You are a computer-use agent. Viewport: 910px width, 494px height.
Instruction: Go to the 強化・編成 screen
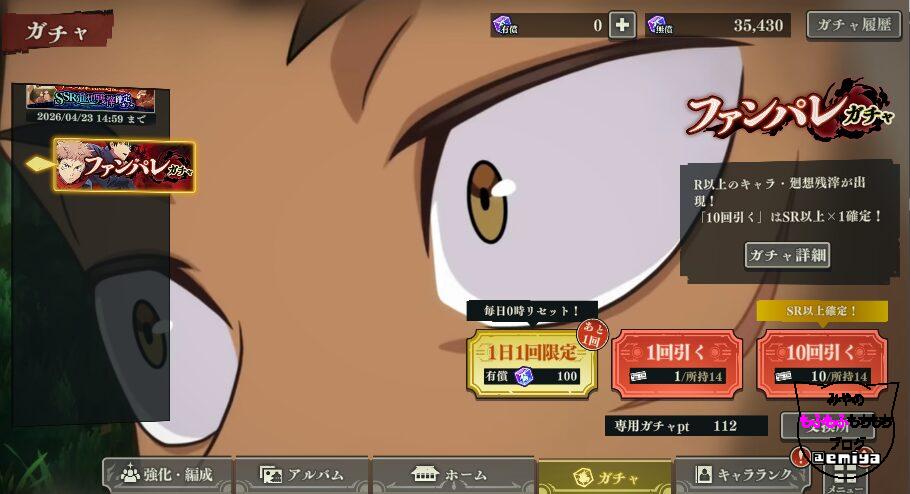pos(167,475)
